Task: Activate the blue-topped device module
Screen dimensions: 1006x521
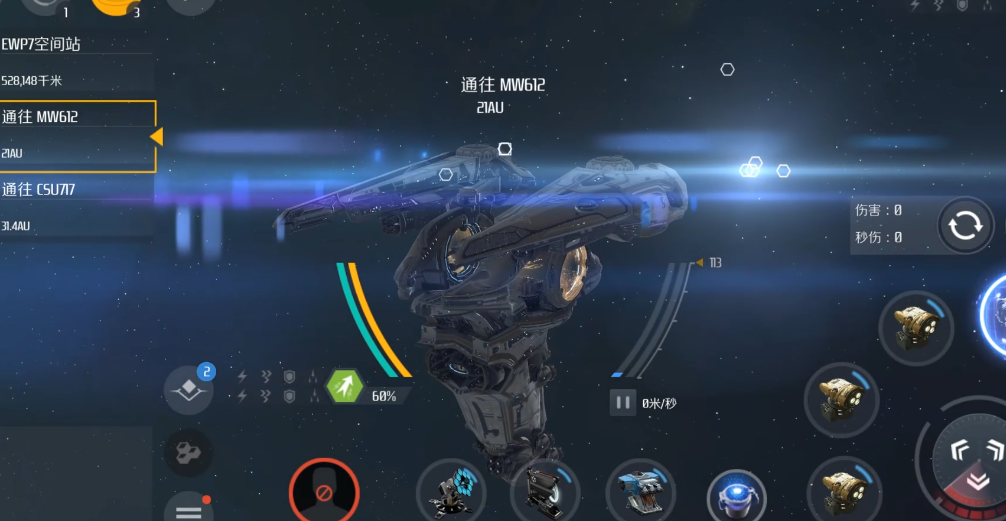Action: click(x=640, y=493)
